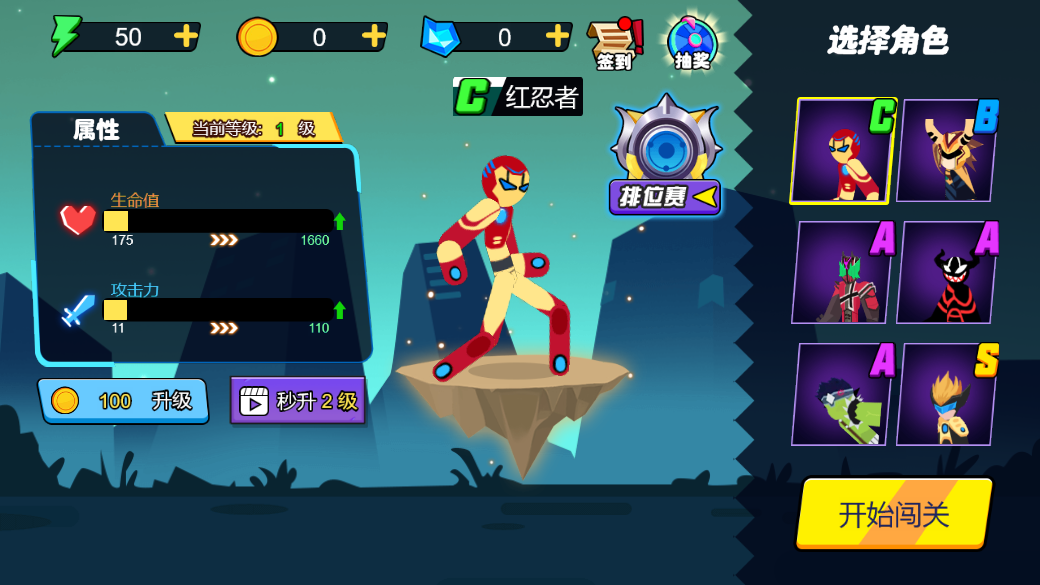Add blue gems with the plus button
This screenshot has height=585, width=1040.
(x=557, y=36)
